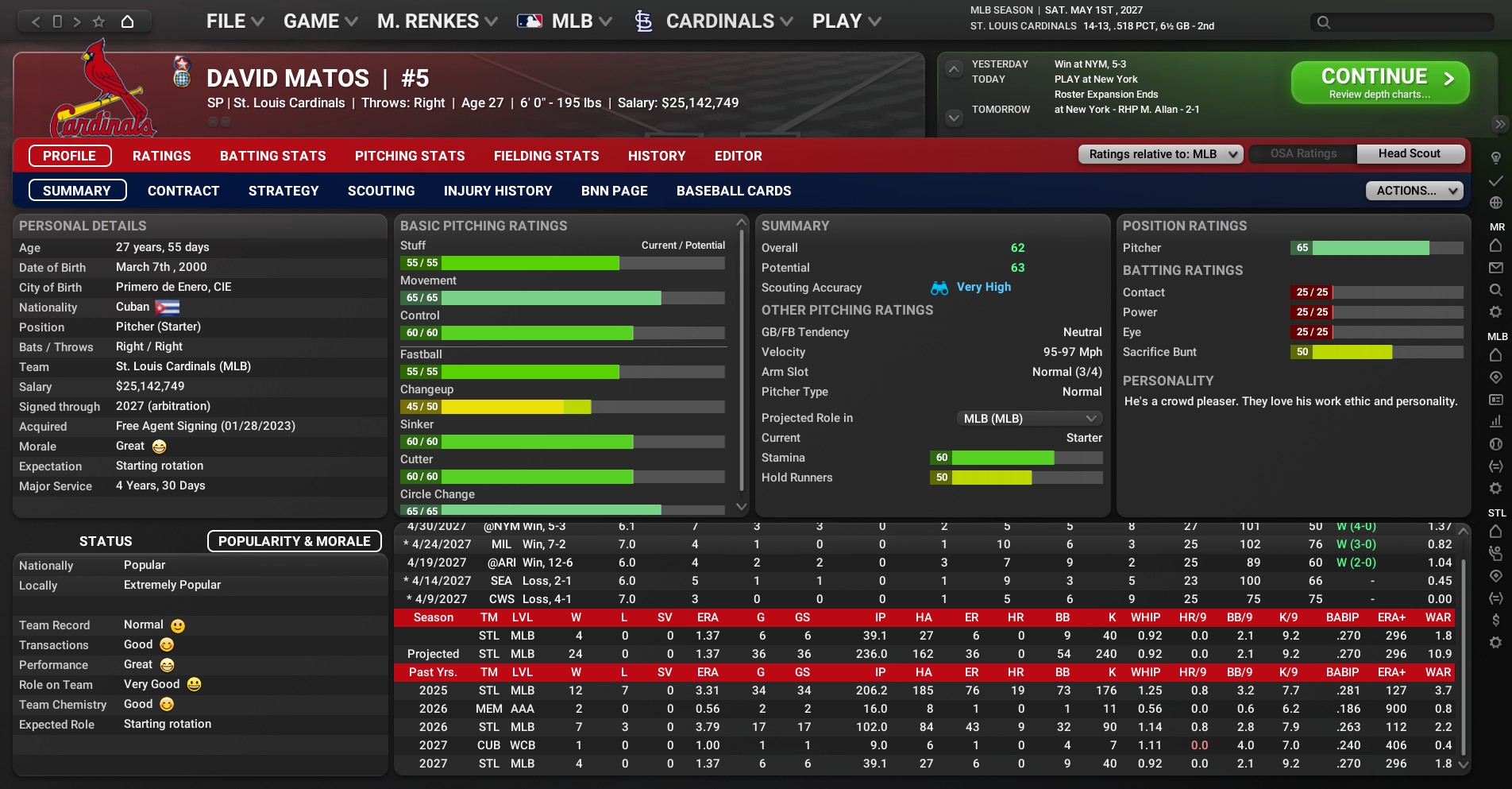View the BASEBALL CARDS sub-tab

[x=734, y=191]
